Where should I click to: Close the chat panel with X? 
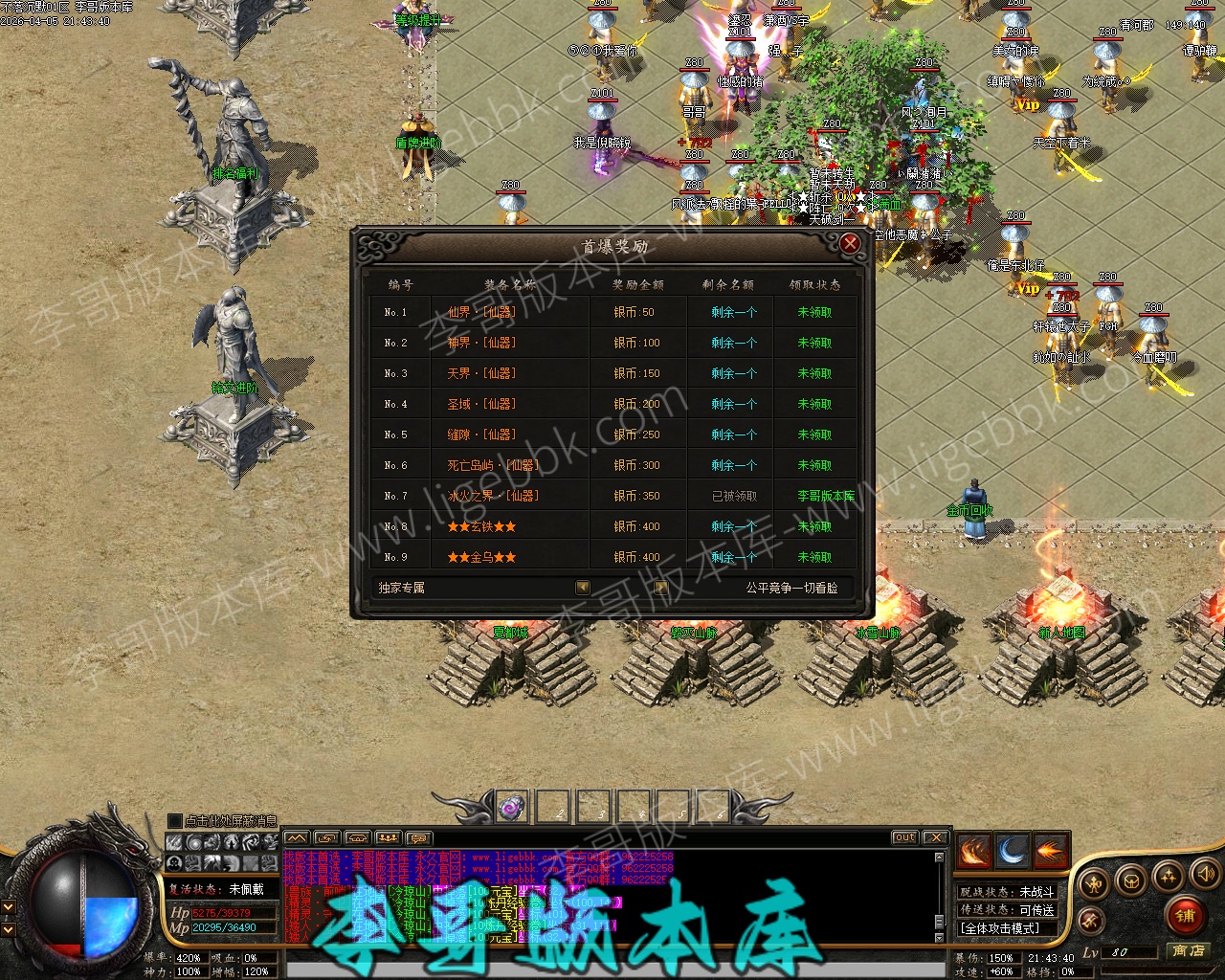[935, 837]
